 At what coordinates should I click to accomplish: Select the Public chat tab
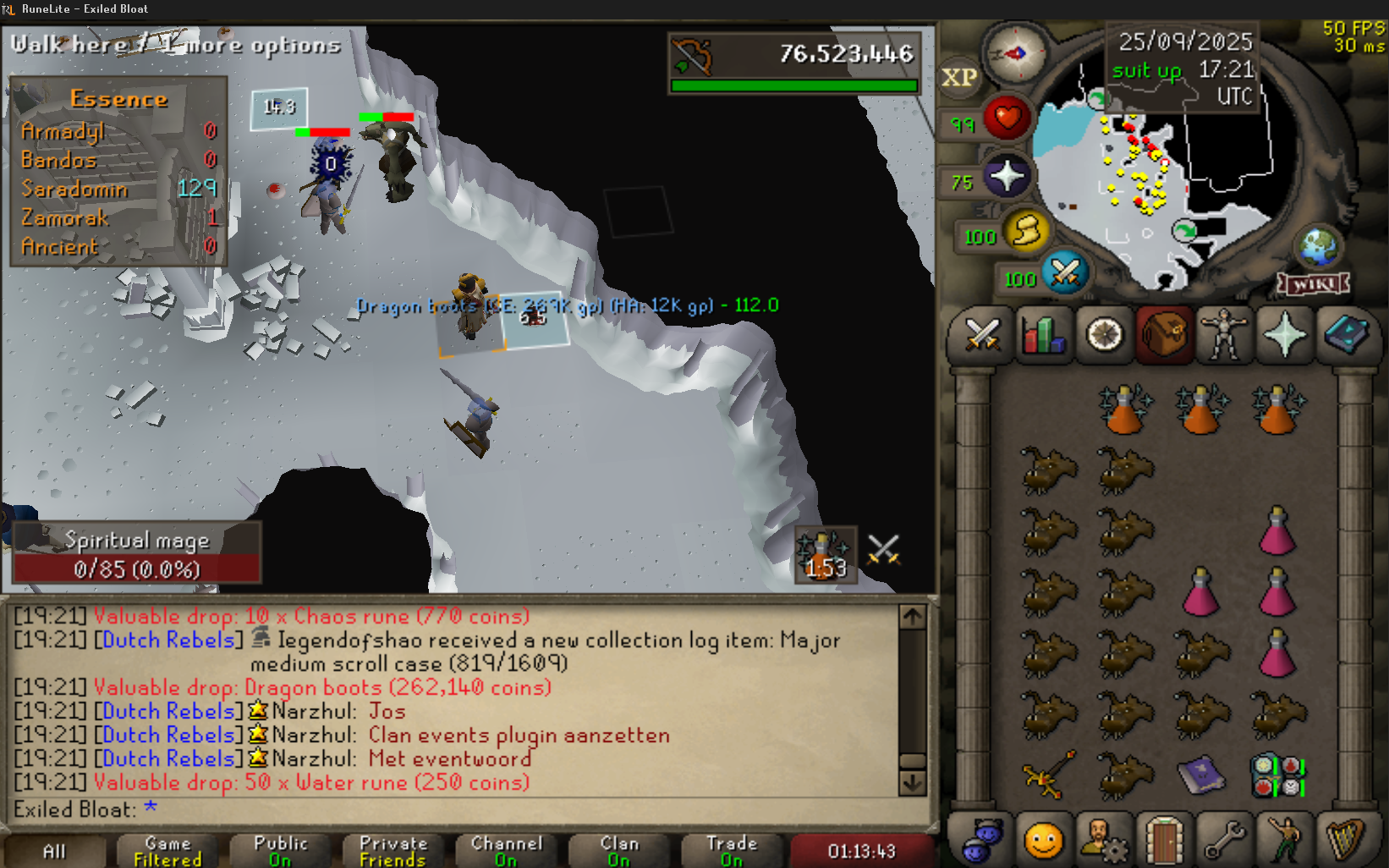[x=280, y=851]
